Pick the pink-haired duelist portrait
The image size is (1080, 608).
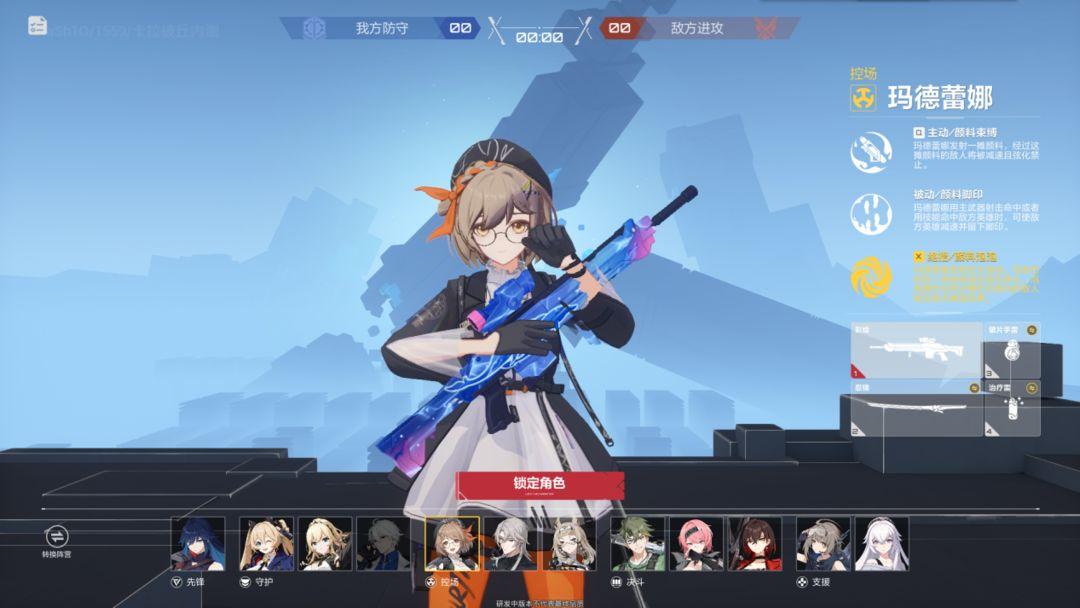click(x=696, y=544)
